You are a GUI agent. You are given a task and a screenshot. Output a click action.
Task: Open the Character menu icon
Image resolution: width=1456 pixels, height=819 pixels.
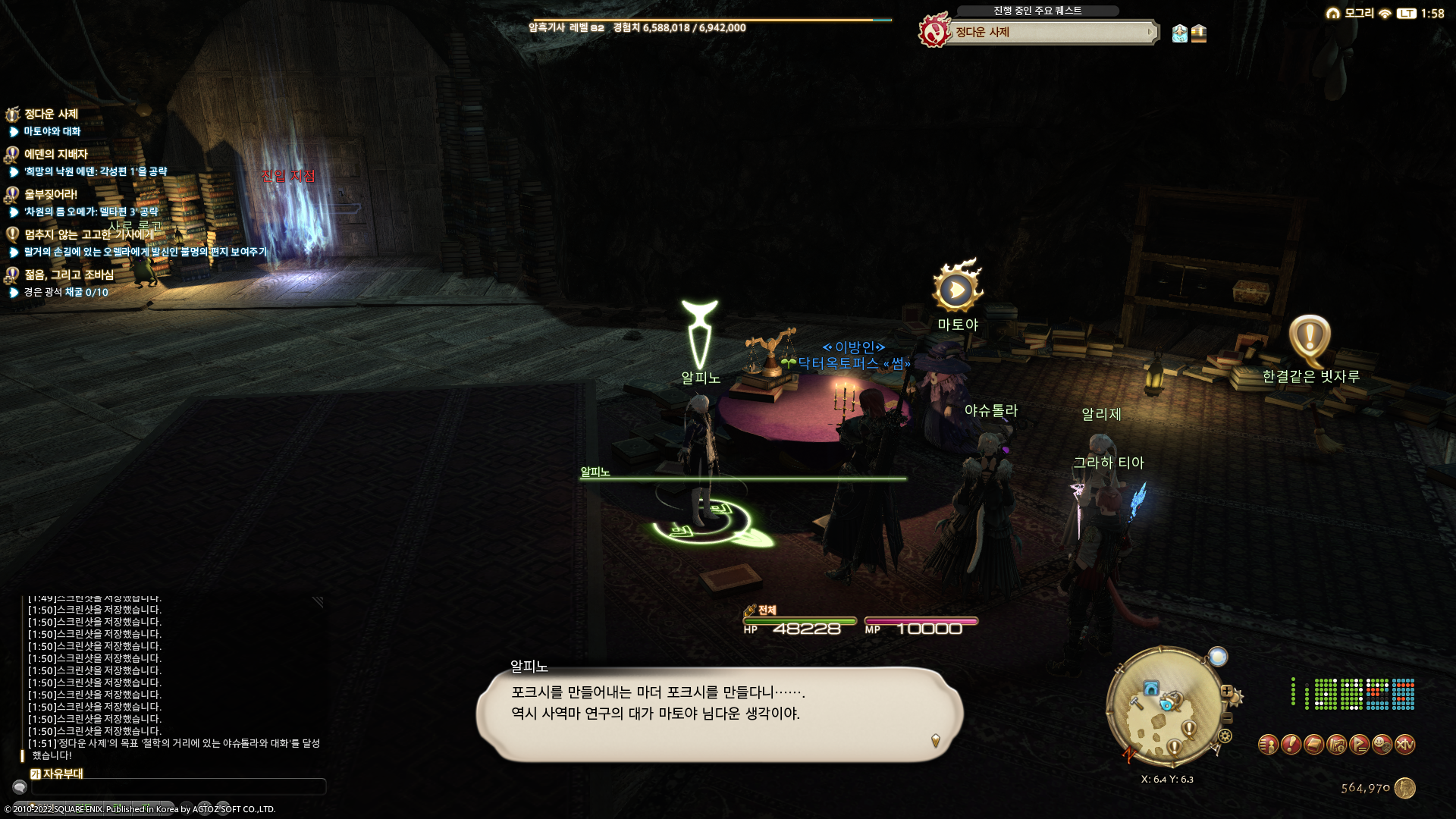[1268, 745]
